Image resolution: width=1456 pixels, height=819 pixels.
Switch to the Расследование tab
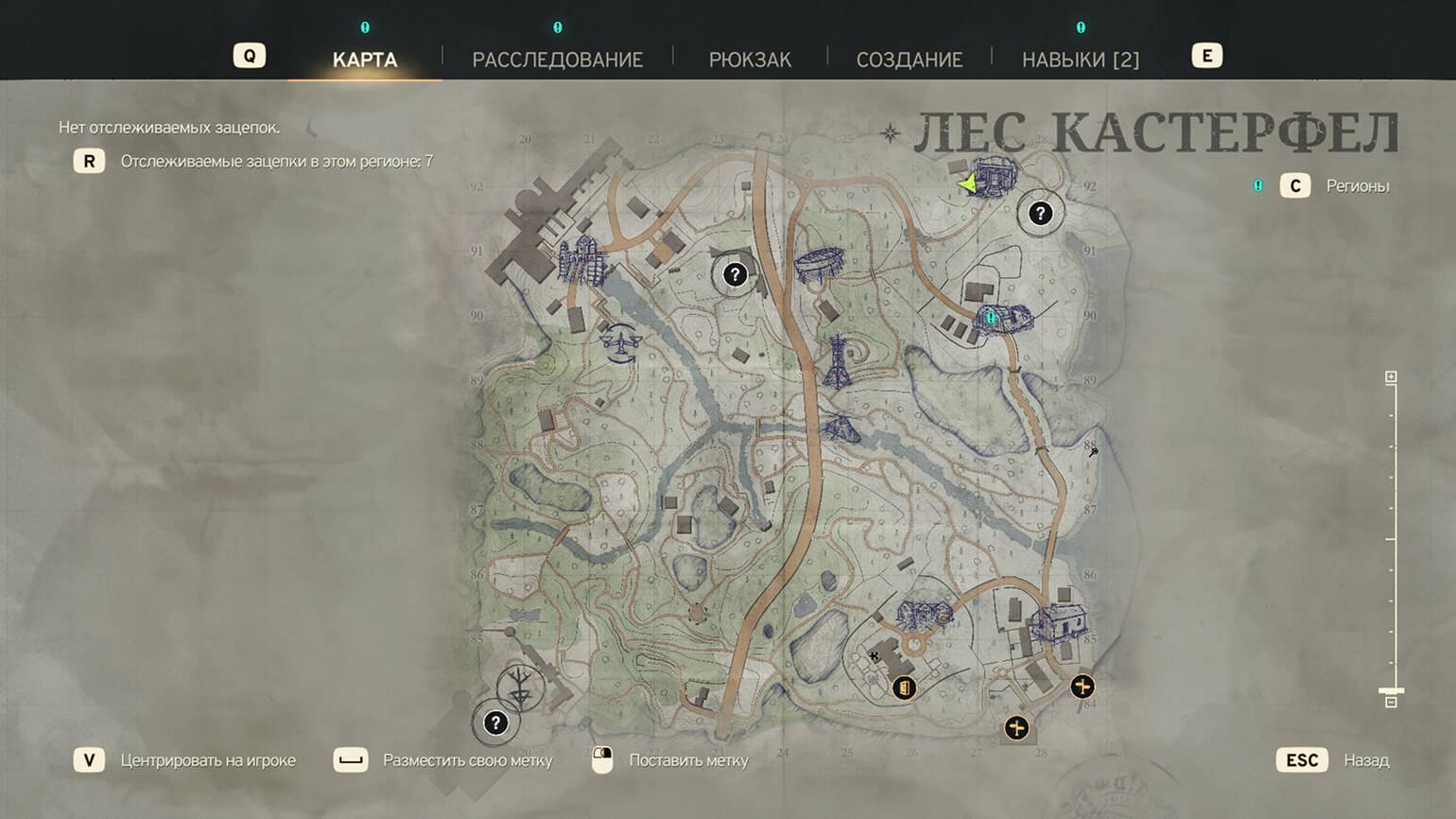(557, 60)
